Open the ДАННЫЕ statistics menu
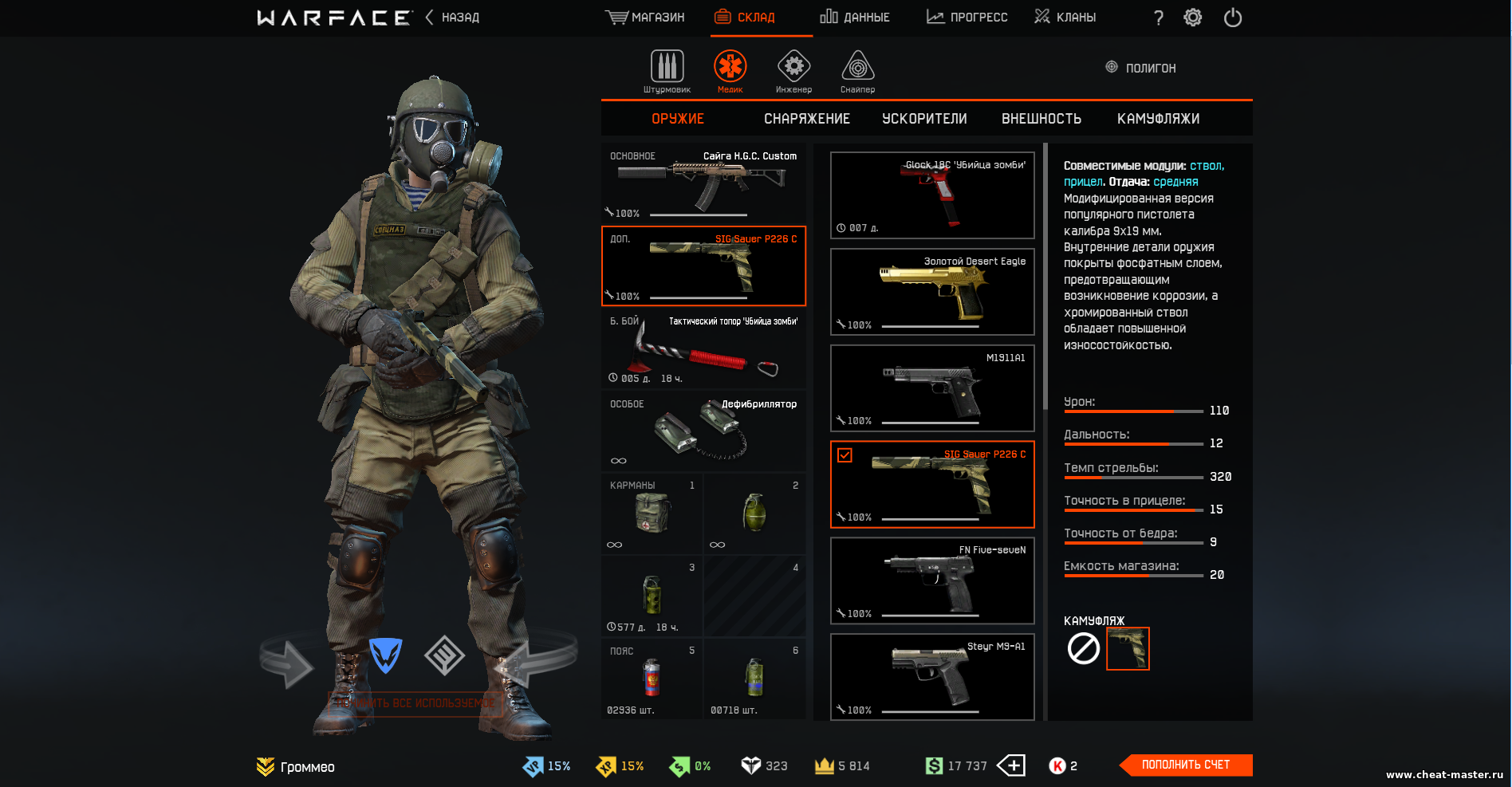This screenshot has height=787, width=1512. (x=855, y=18)
